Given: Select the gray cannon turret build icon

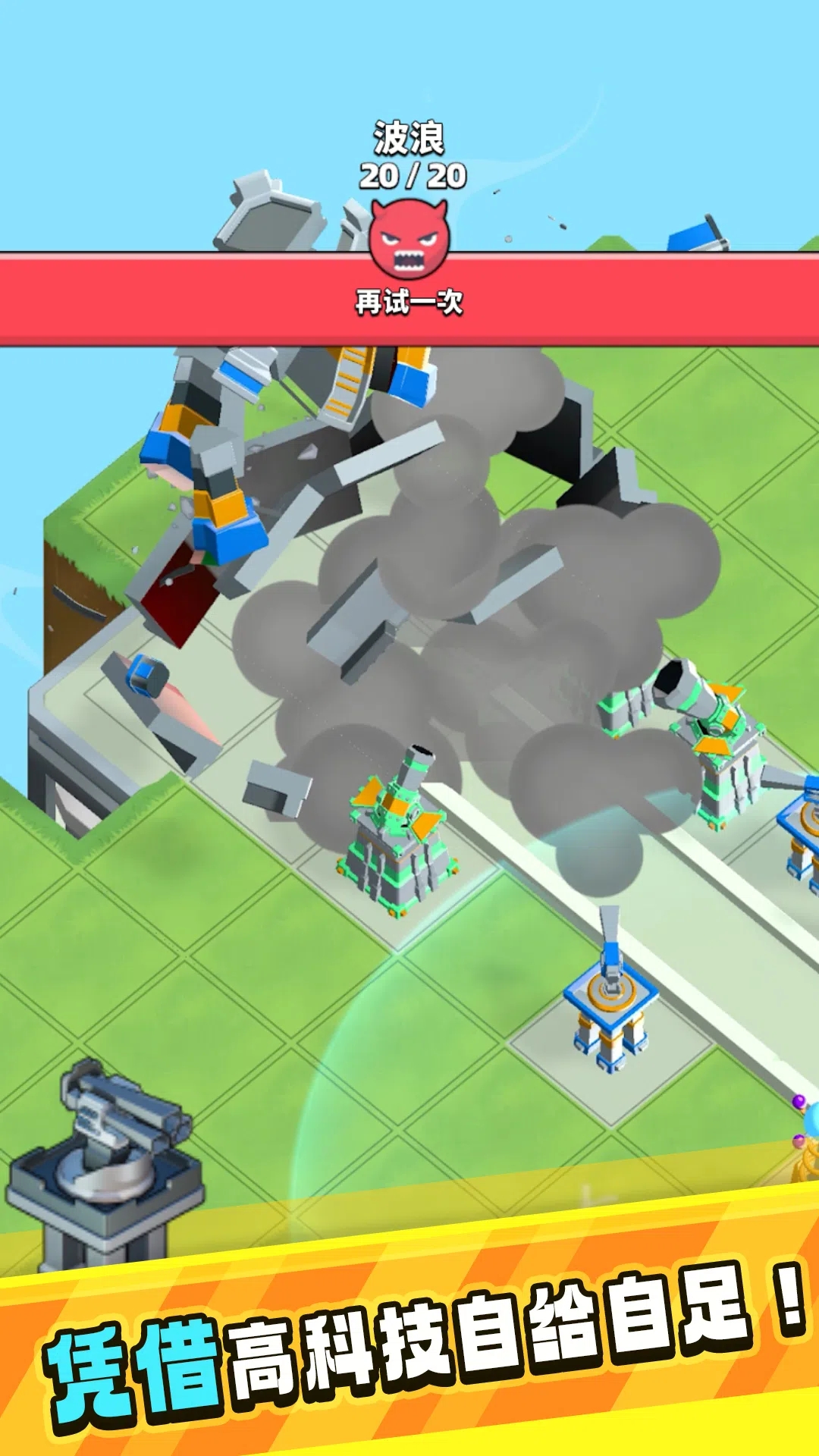Looking at the screenshot, I should click(x=106, y=1160).
